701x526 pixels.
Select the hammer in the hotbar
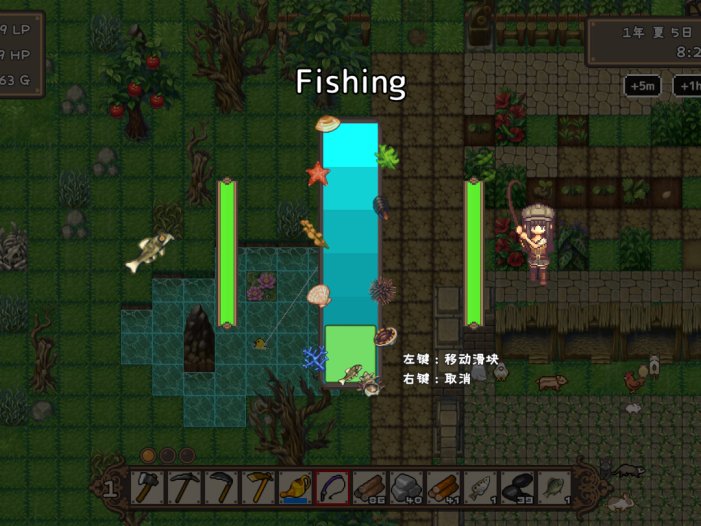pos(146,487)
